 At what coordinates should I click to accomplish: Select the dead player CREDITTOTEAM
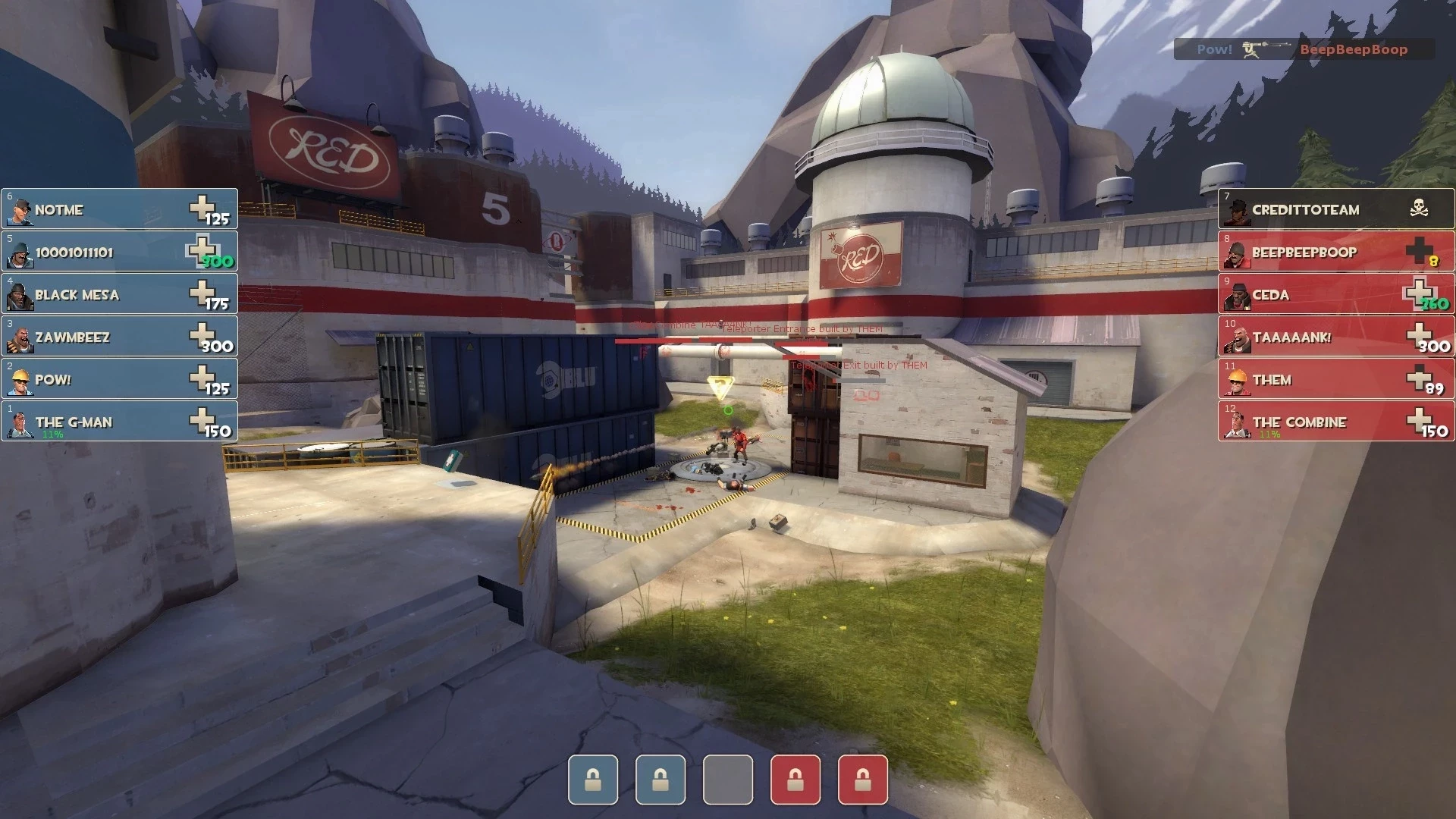tap(1336, 209)
